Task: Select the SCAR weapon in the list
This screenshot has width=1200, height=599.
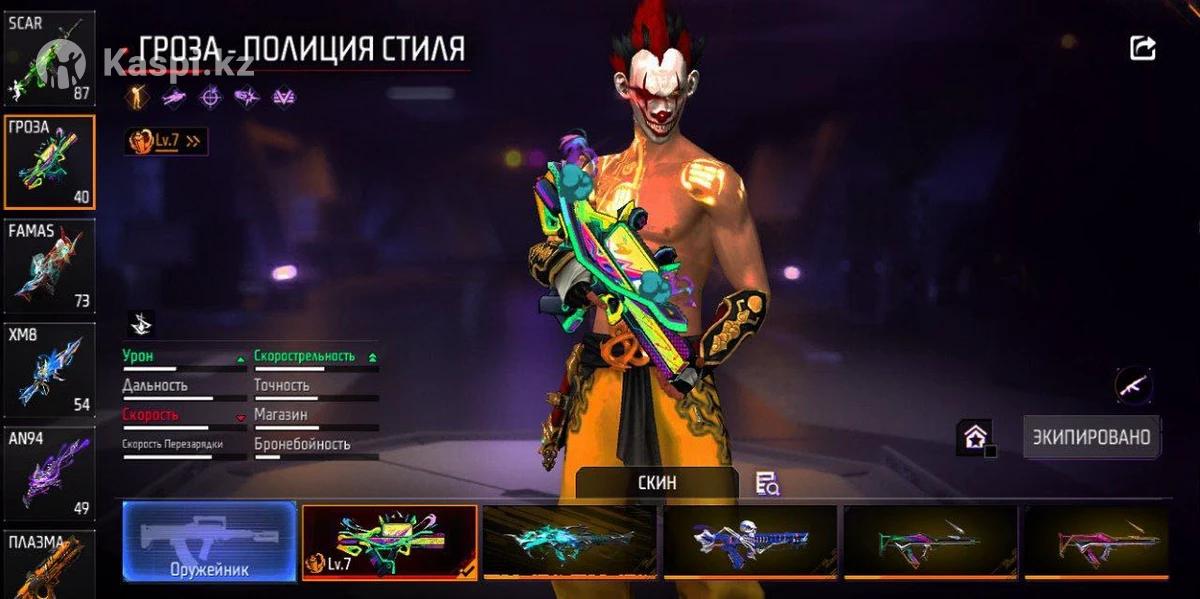Action: click(x=49, y=58)
